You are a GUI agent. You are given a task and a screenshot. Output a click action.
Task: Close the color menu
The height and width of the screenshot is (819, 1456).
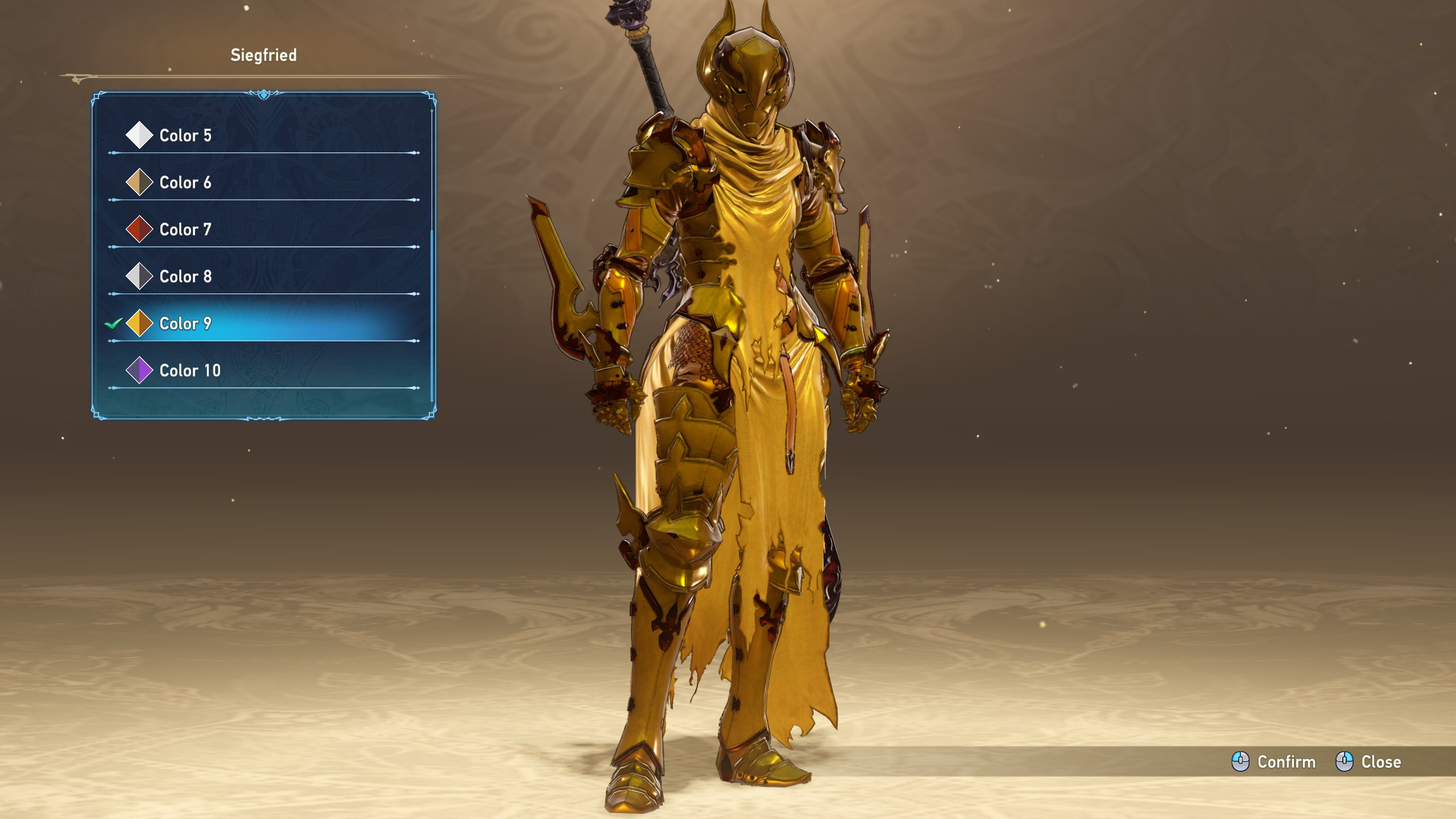(x=1368, y=762)
